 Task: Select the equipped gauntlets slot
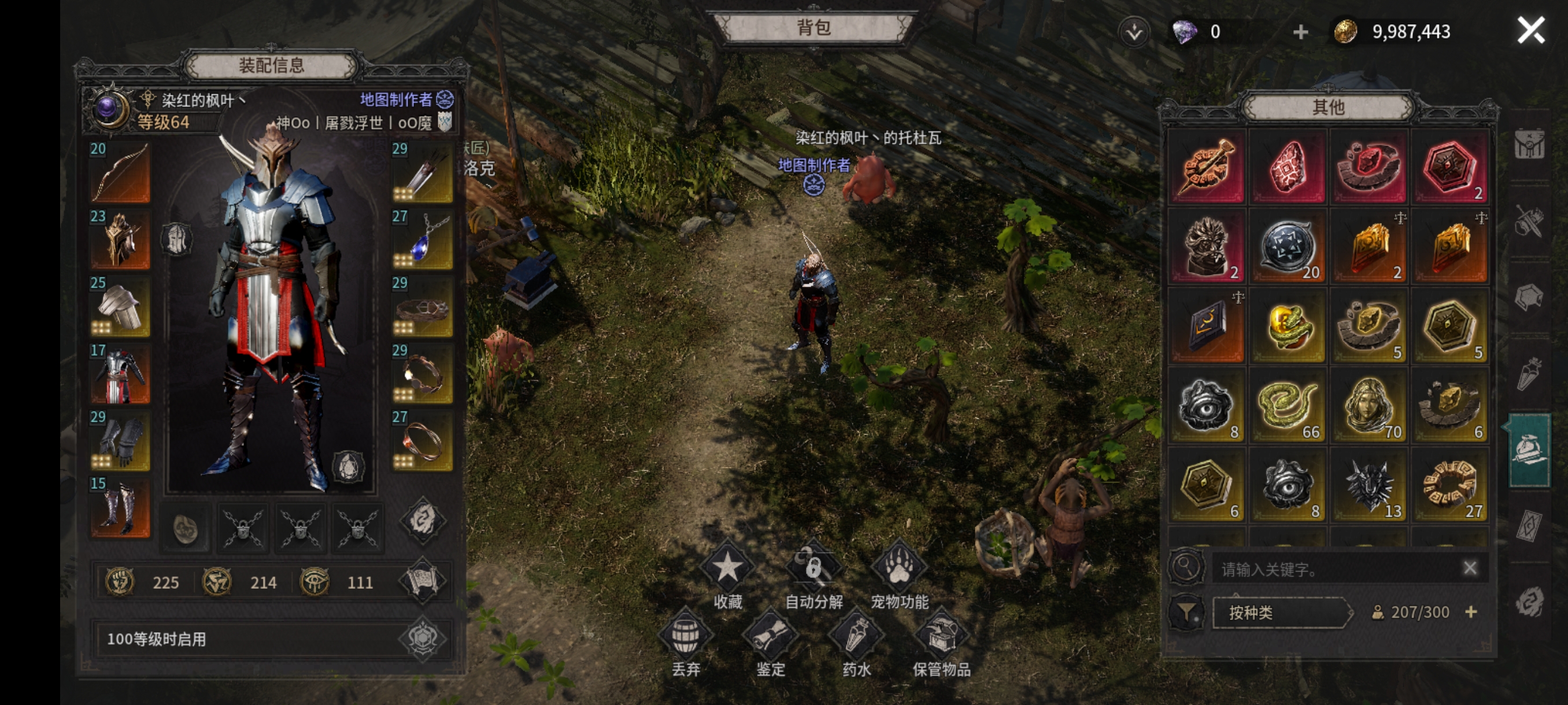[120, 440]
